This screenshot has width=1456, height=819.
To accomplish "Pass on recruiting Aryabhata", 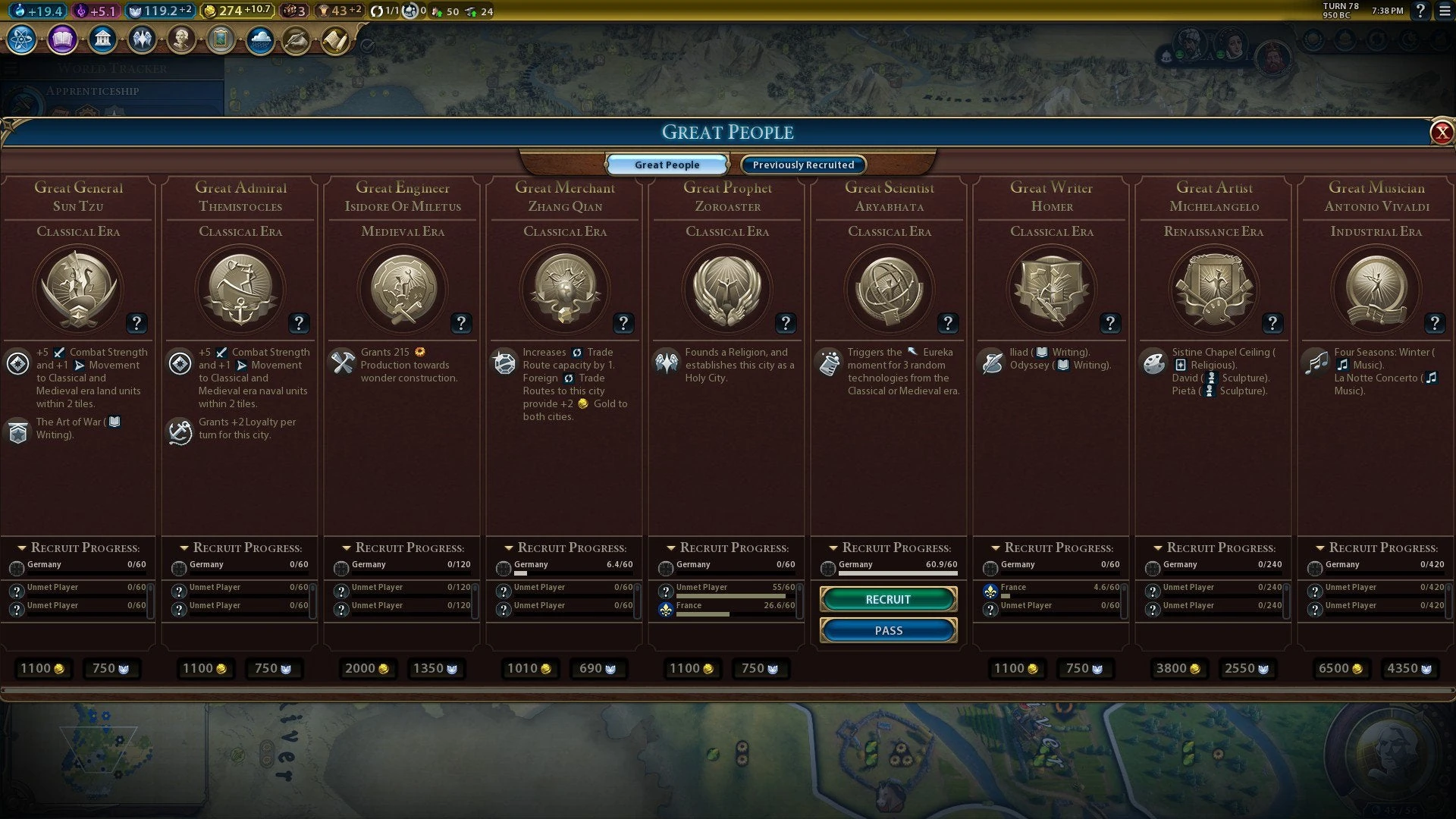I will click(887, 630).
